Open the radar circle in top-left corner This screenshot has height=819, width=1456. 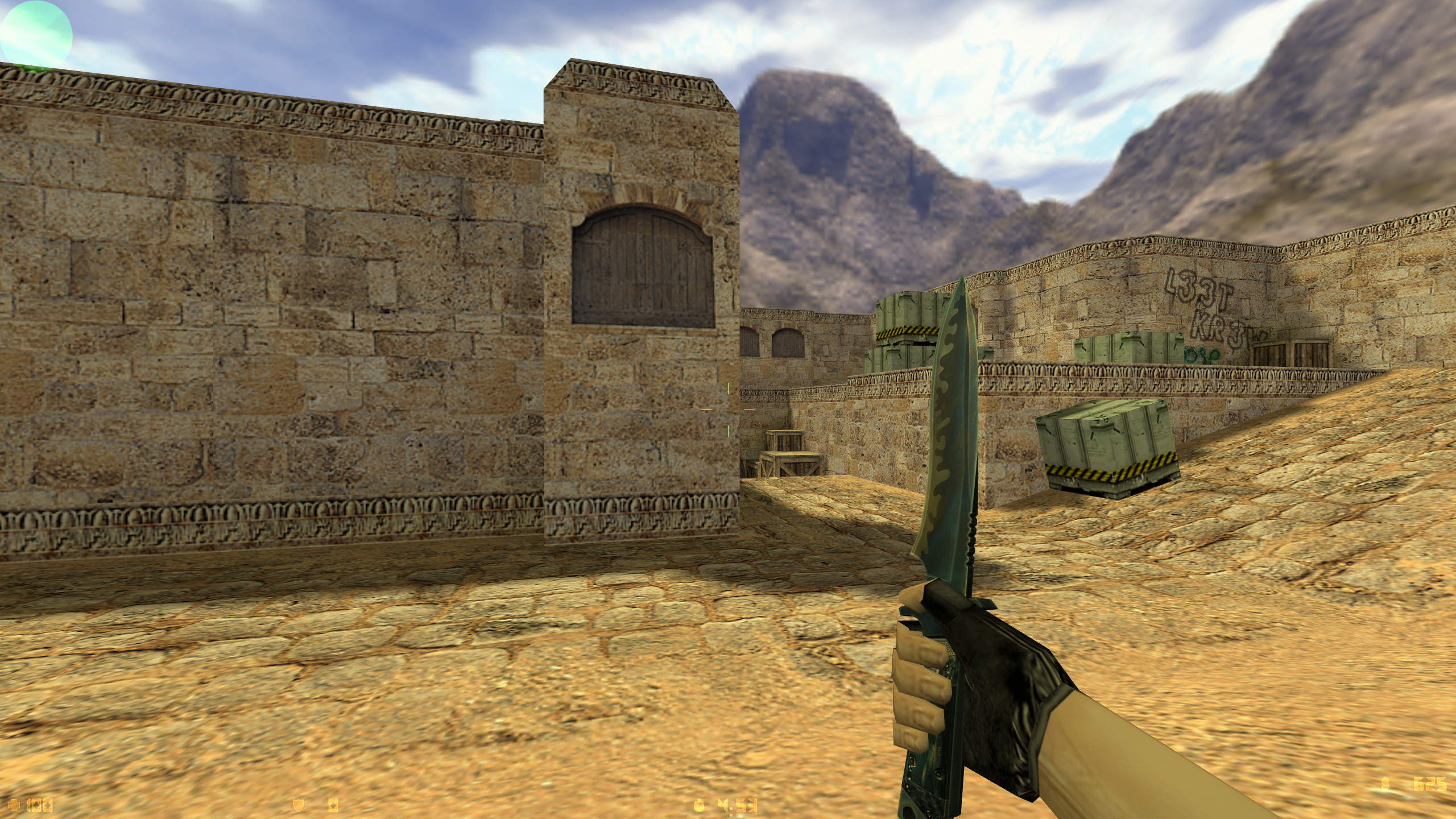35,33
